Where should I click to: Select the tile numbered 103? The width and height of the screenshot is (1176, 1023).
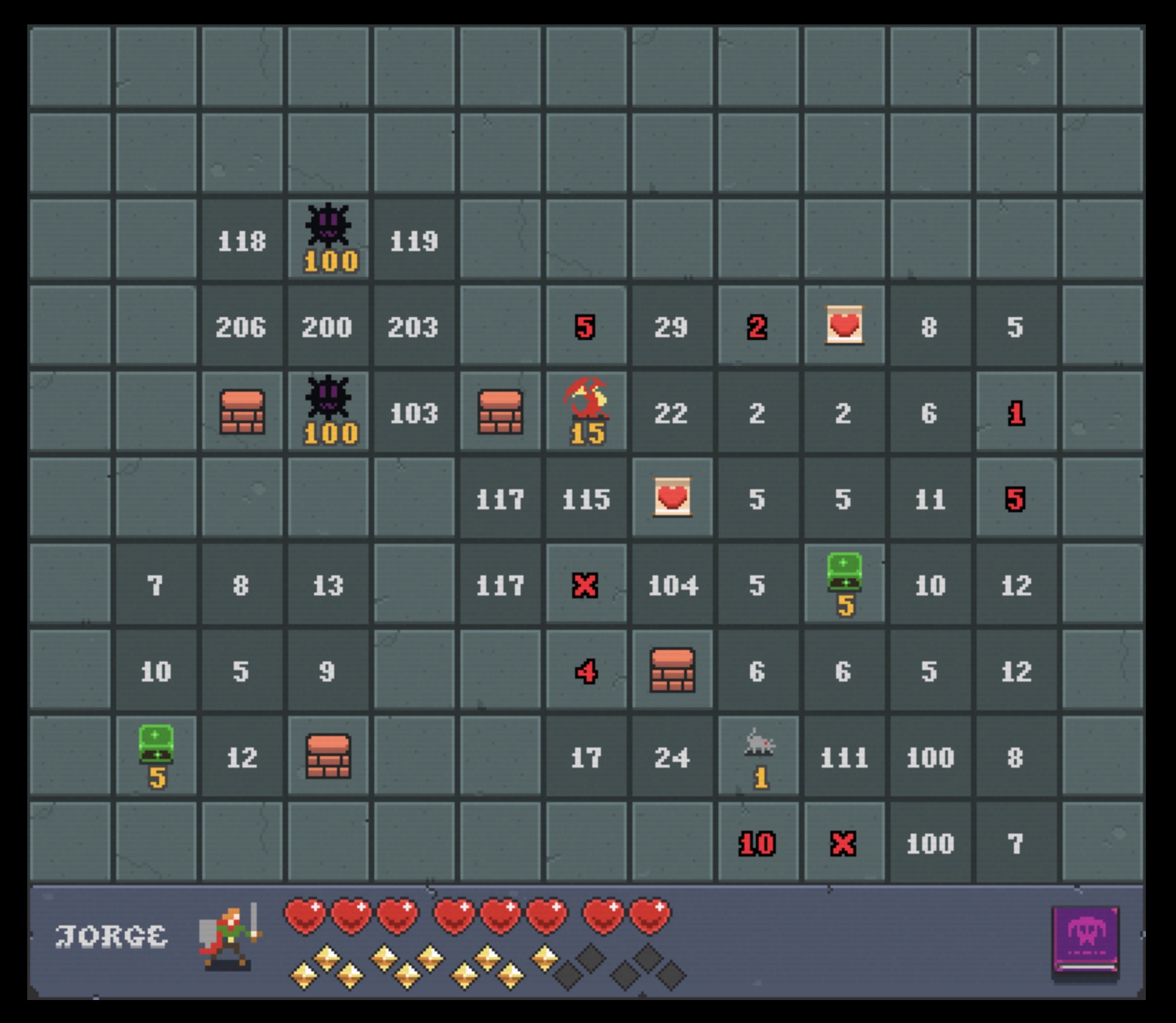(414, 413)
